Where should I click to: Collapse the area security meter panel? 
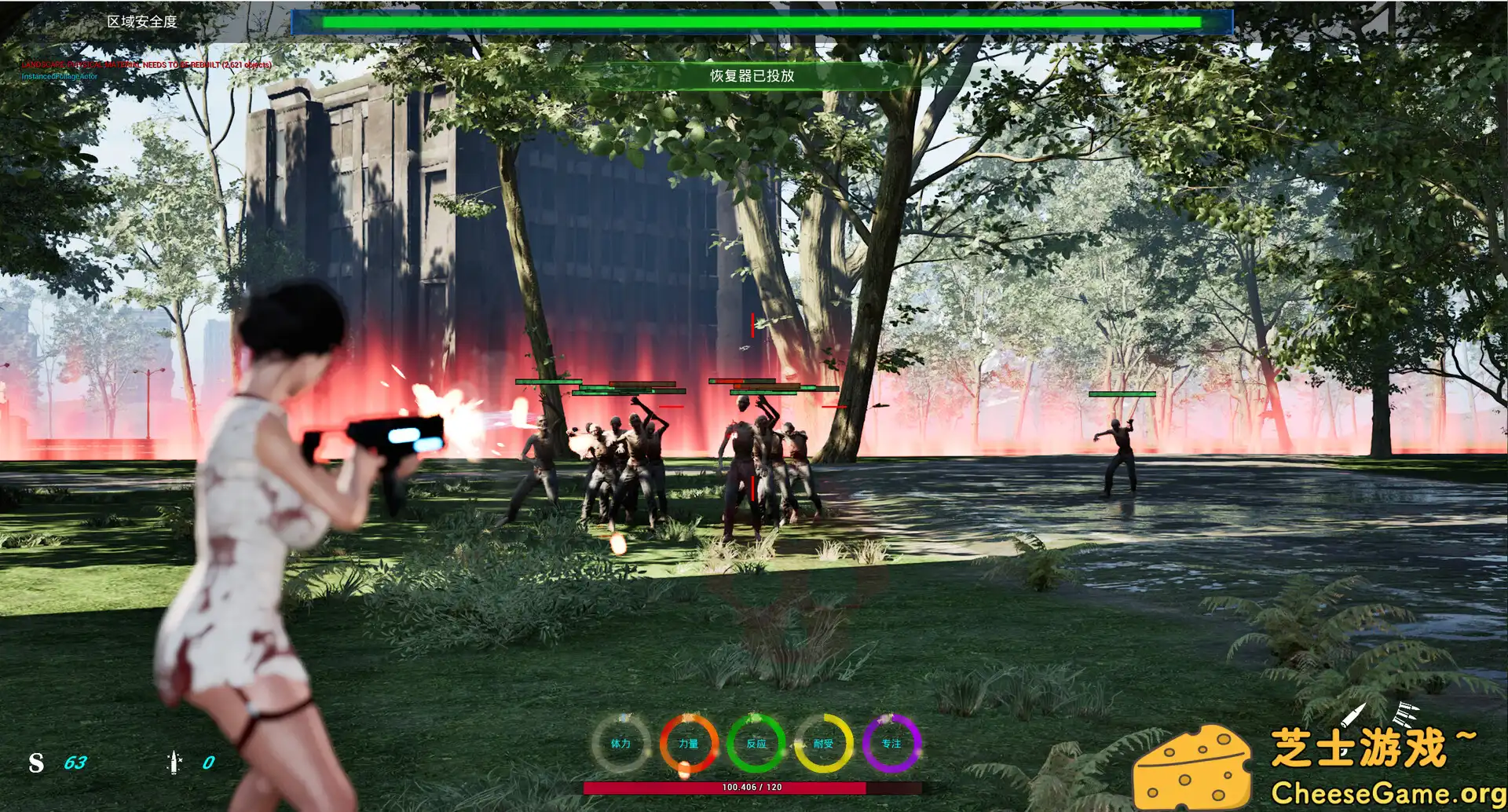(x=761, y=21)
